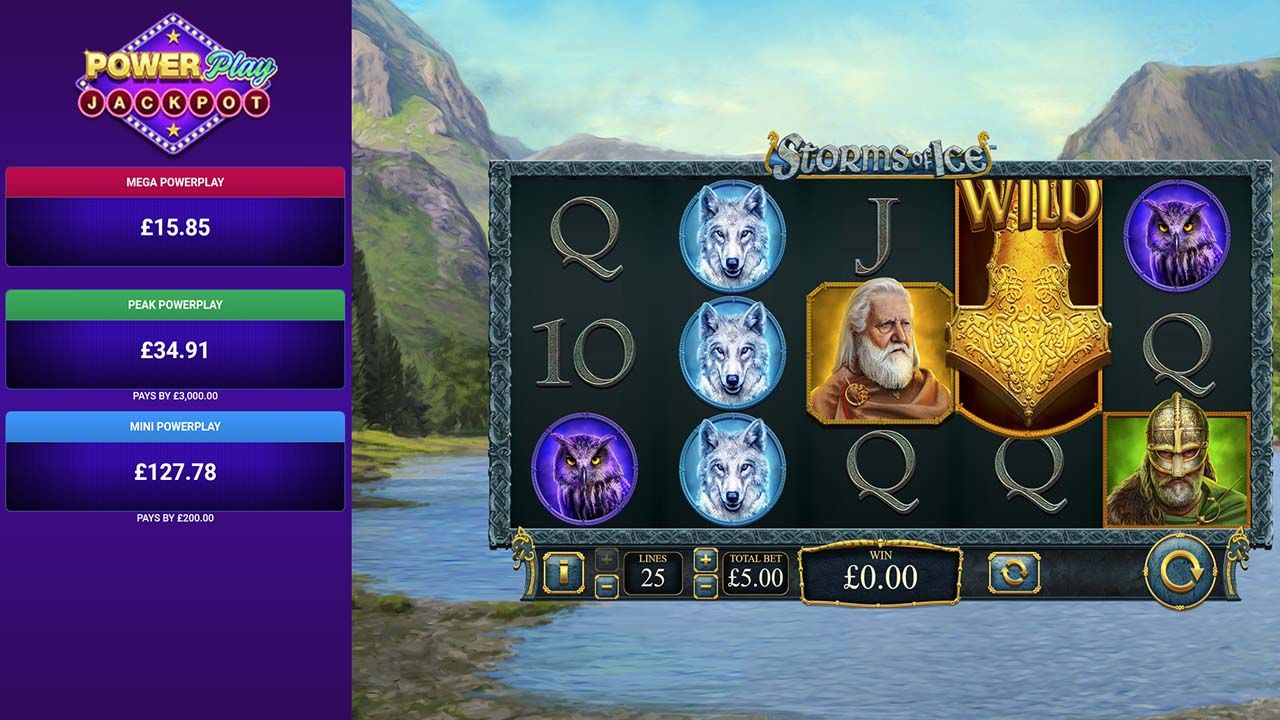
Task: Click the bearded elder symbol on reel three
Action: coord(876,350)
